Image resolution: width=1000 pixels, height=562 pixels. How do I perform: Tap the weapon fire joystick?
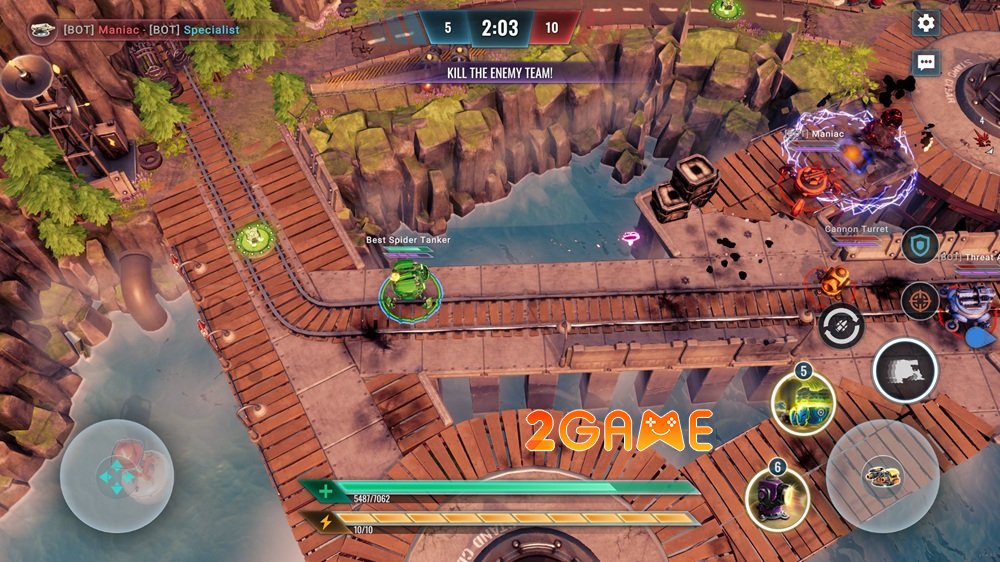(x=882, y=475)
